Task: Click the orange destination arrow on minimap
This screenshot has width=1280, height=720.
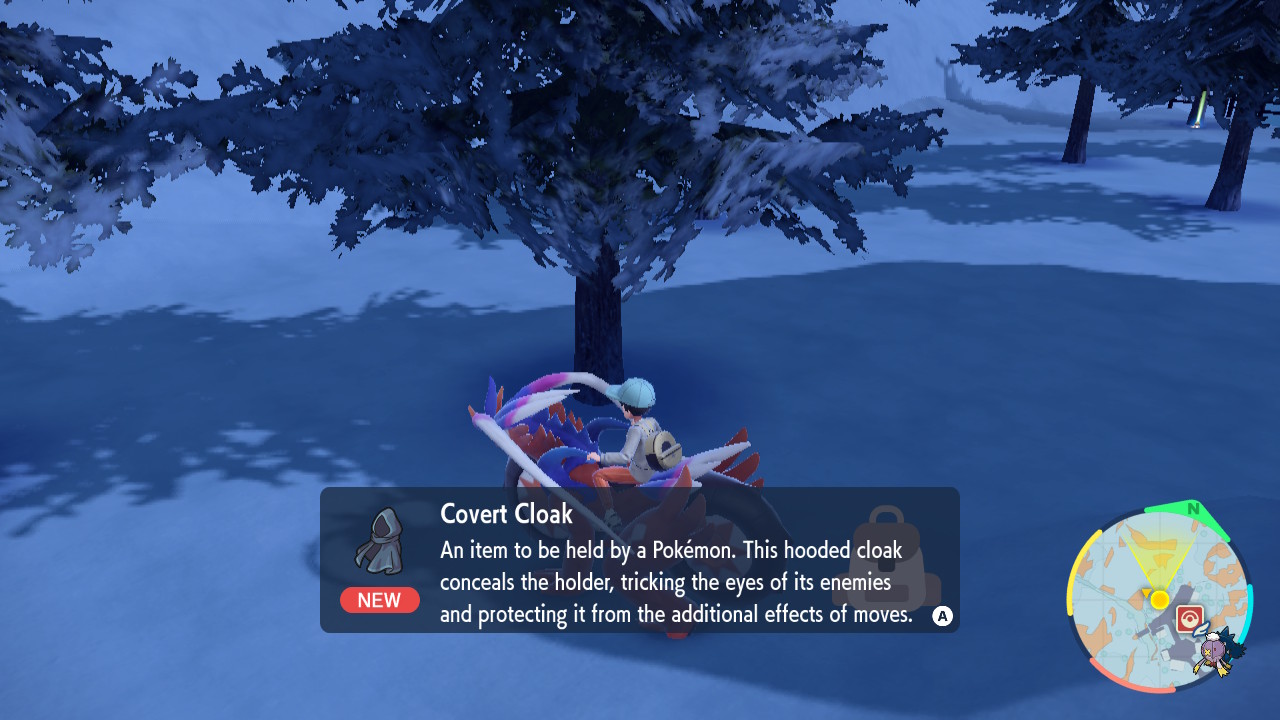Action: pos(1147,593)
